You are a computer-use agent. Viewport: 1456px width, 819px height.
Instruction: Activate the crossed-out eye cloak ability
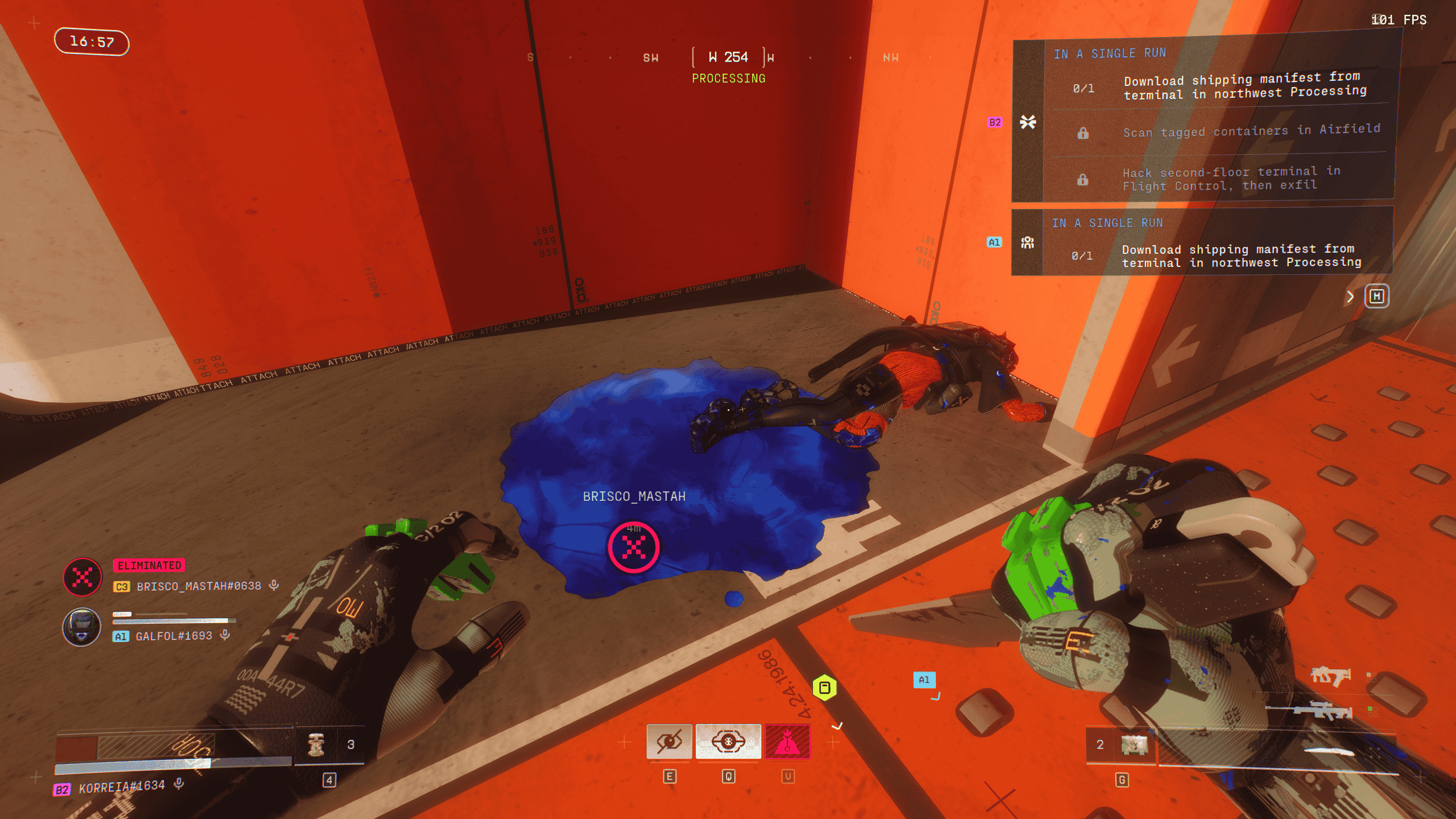[669, 741]
